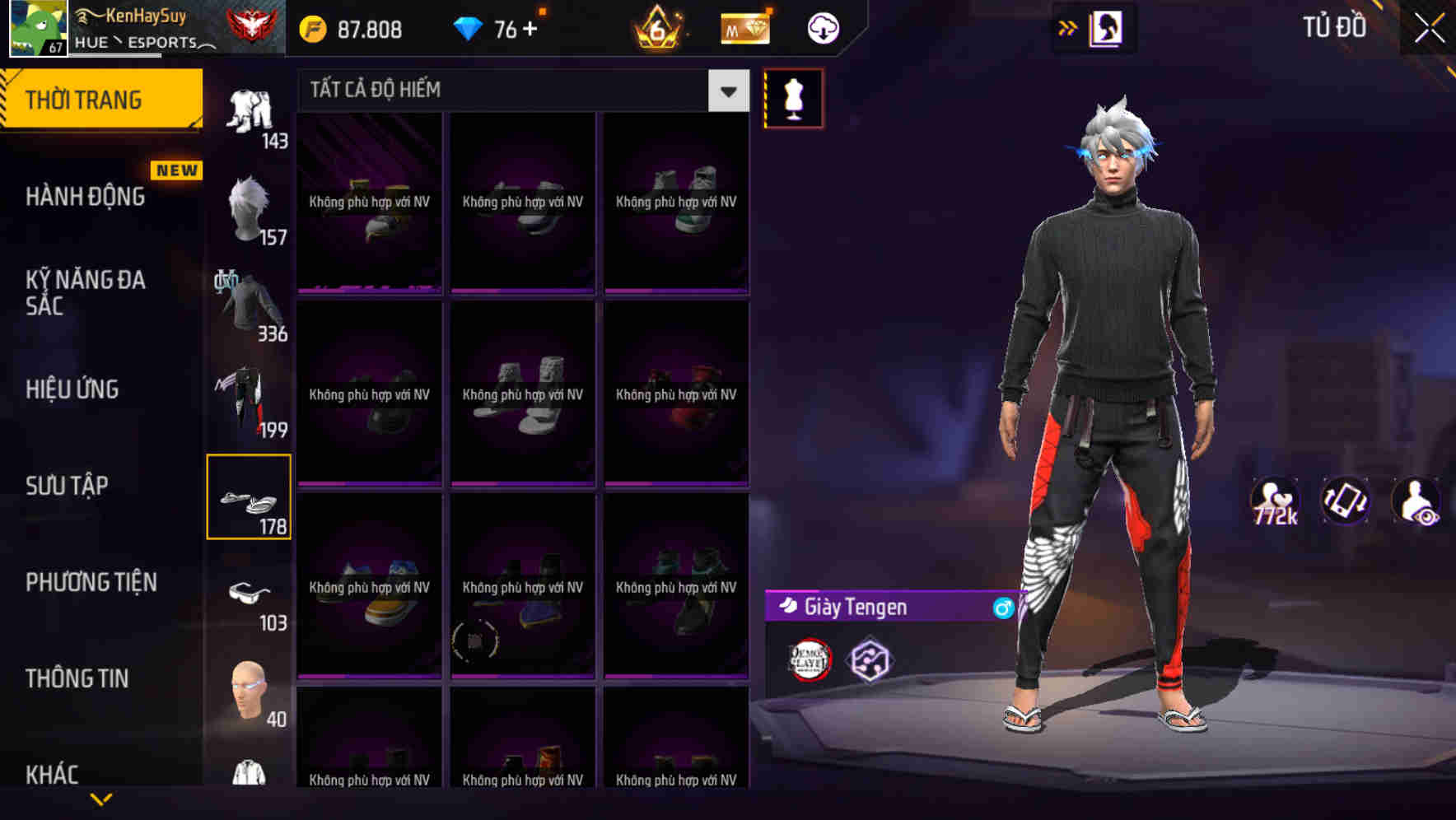The height and width of the screenshot is (820, 1456).
Task: Click the 772k likes counter button
Action: 1275,501
